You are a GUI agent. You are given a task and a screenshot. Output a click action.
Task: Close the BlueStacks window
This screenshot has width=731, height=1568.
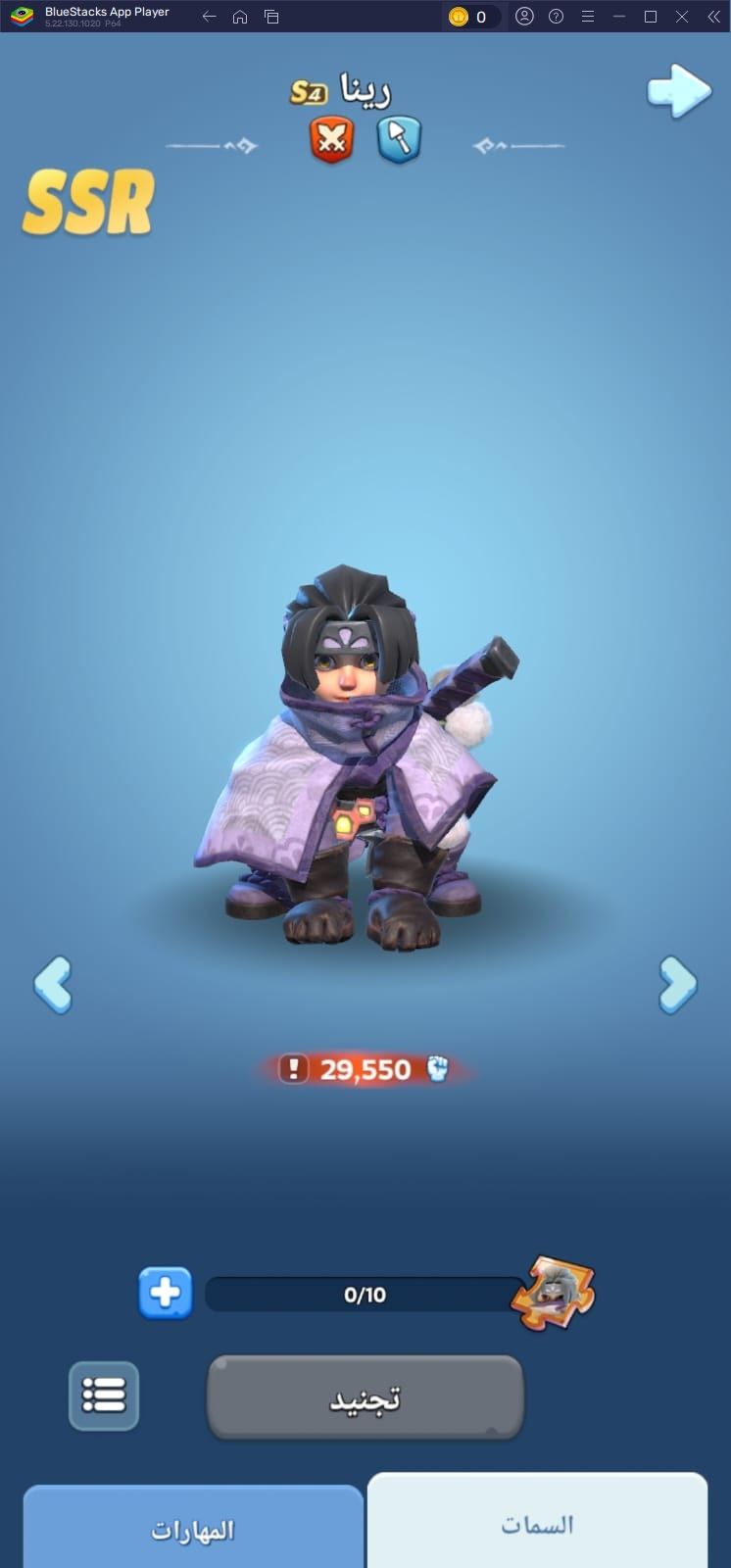point(682,17)
